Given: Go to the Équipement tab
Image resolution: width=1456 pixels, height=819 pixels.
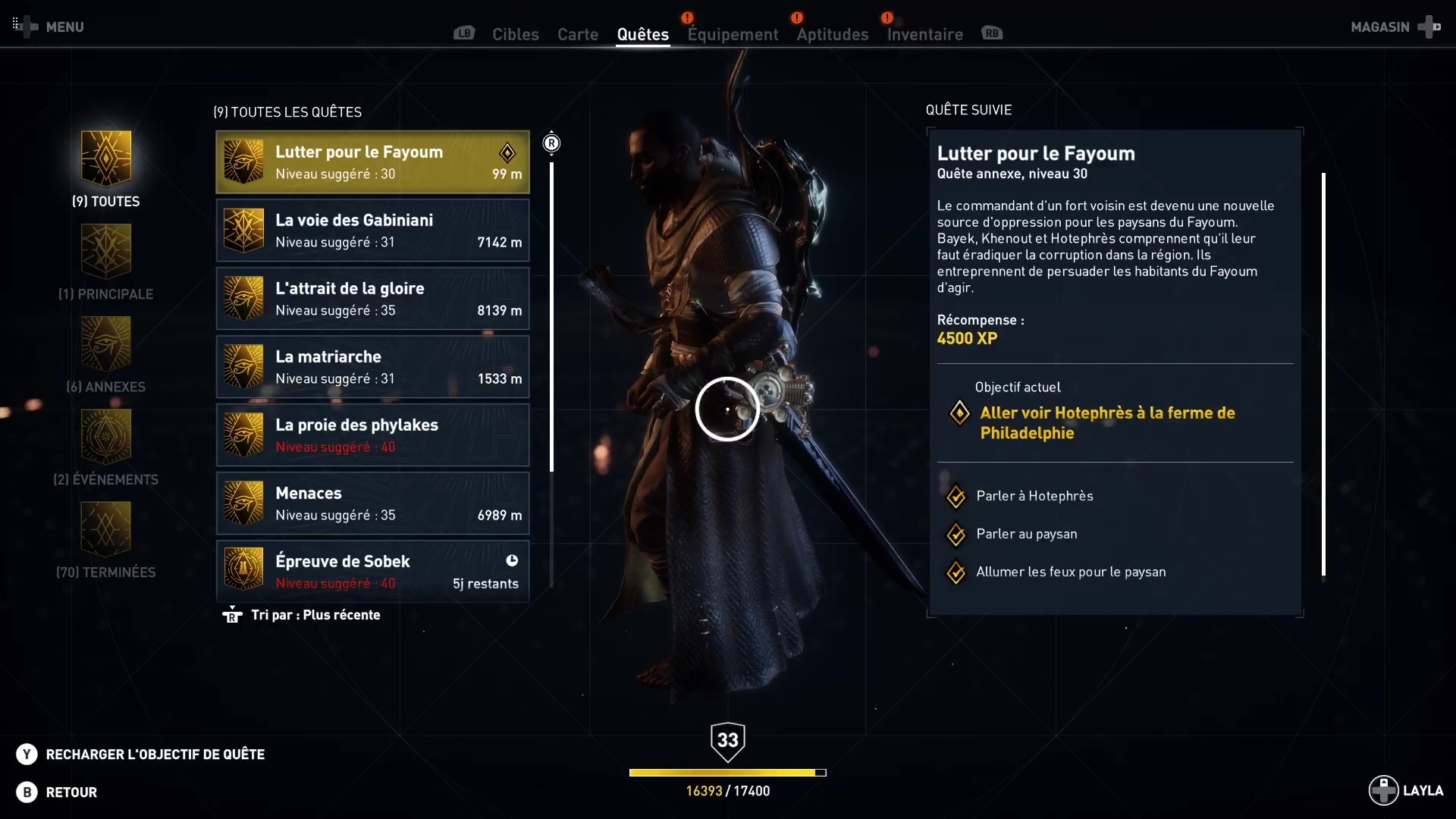Looking at the screenshot, I should click(733, 34).
